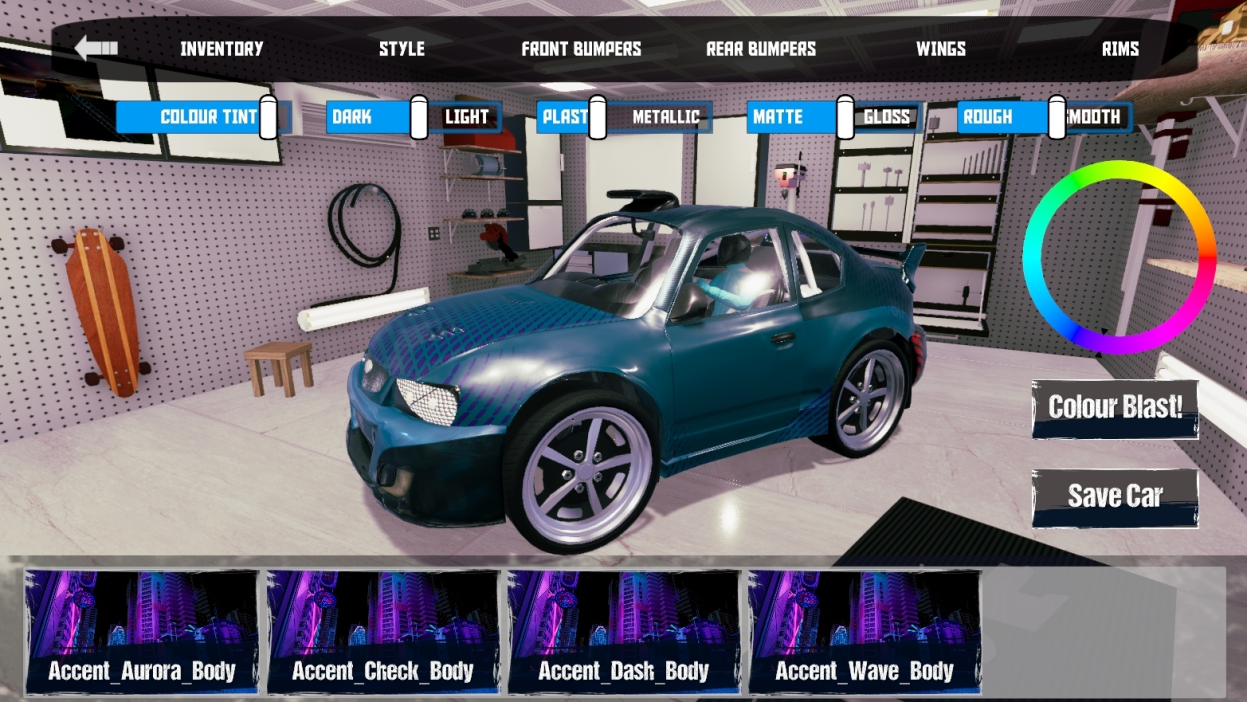
Task: Click the Colour Tint slider
Action: point(267,117)
